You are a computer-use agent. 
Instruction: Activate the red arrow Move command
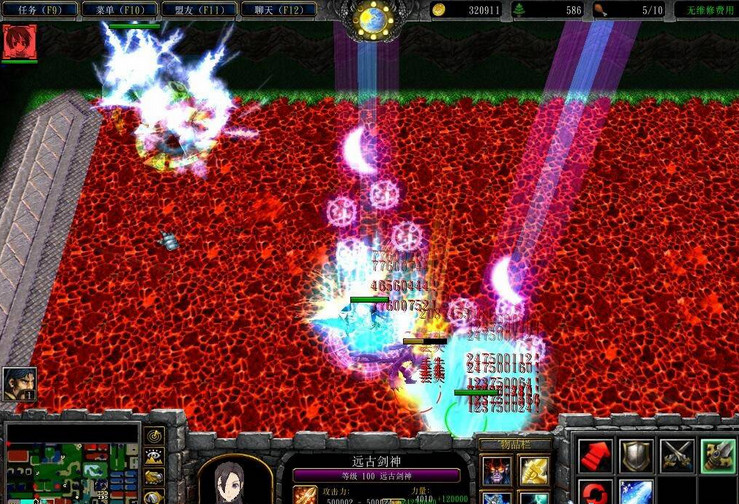596,455
